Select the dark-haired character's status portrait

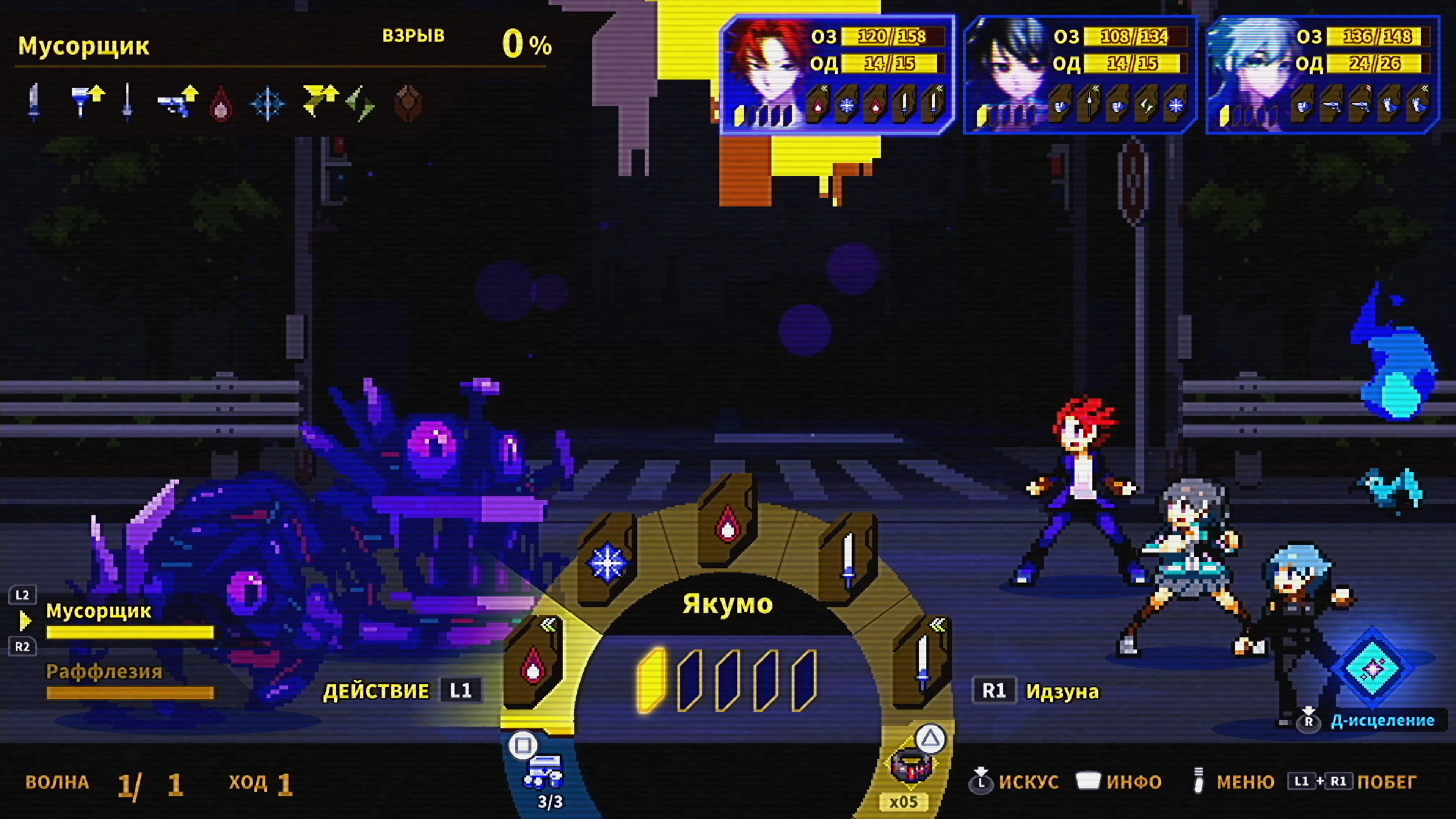point(1007,74)
